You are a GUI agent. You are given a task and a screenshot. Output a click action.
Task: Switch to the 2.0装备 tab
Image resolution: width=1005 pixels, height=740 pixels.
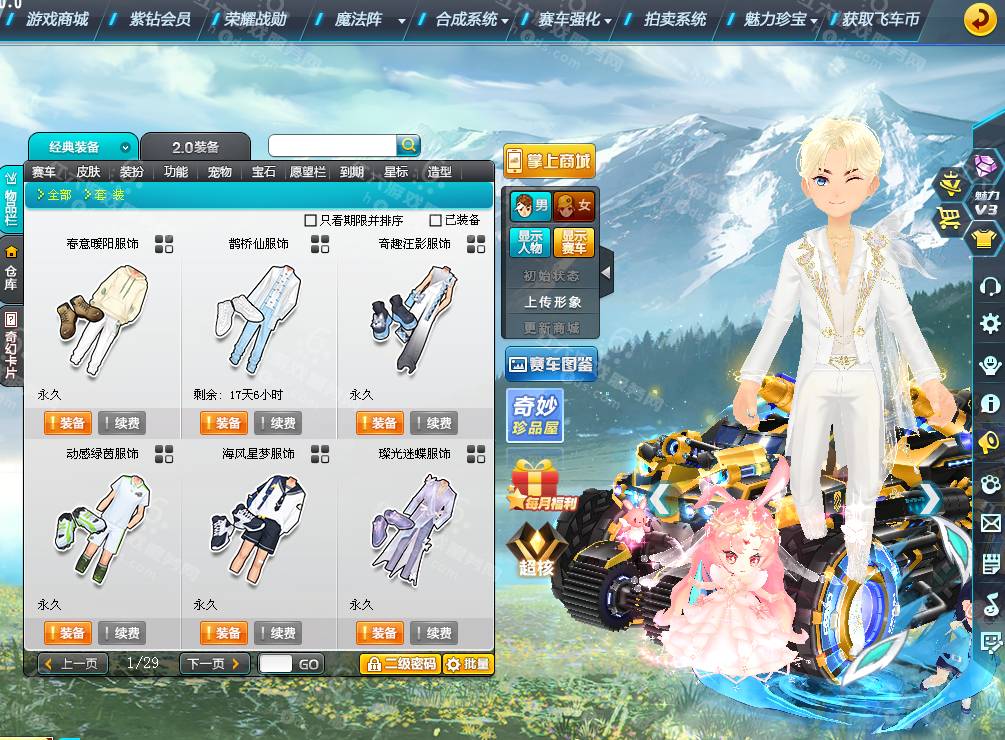coord(195,147)
